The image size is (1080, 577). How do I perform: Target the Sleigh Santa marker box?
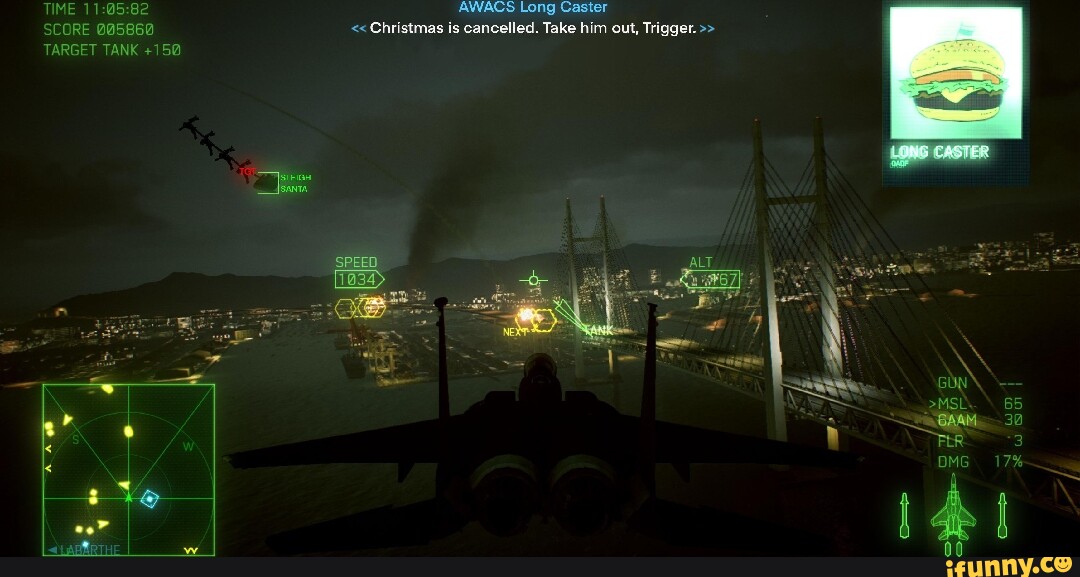pos(267,182)
